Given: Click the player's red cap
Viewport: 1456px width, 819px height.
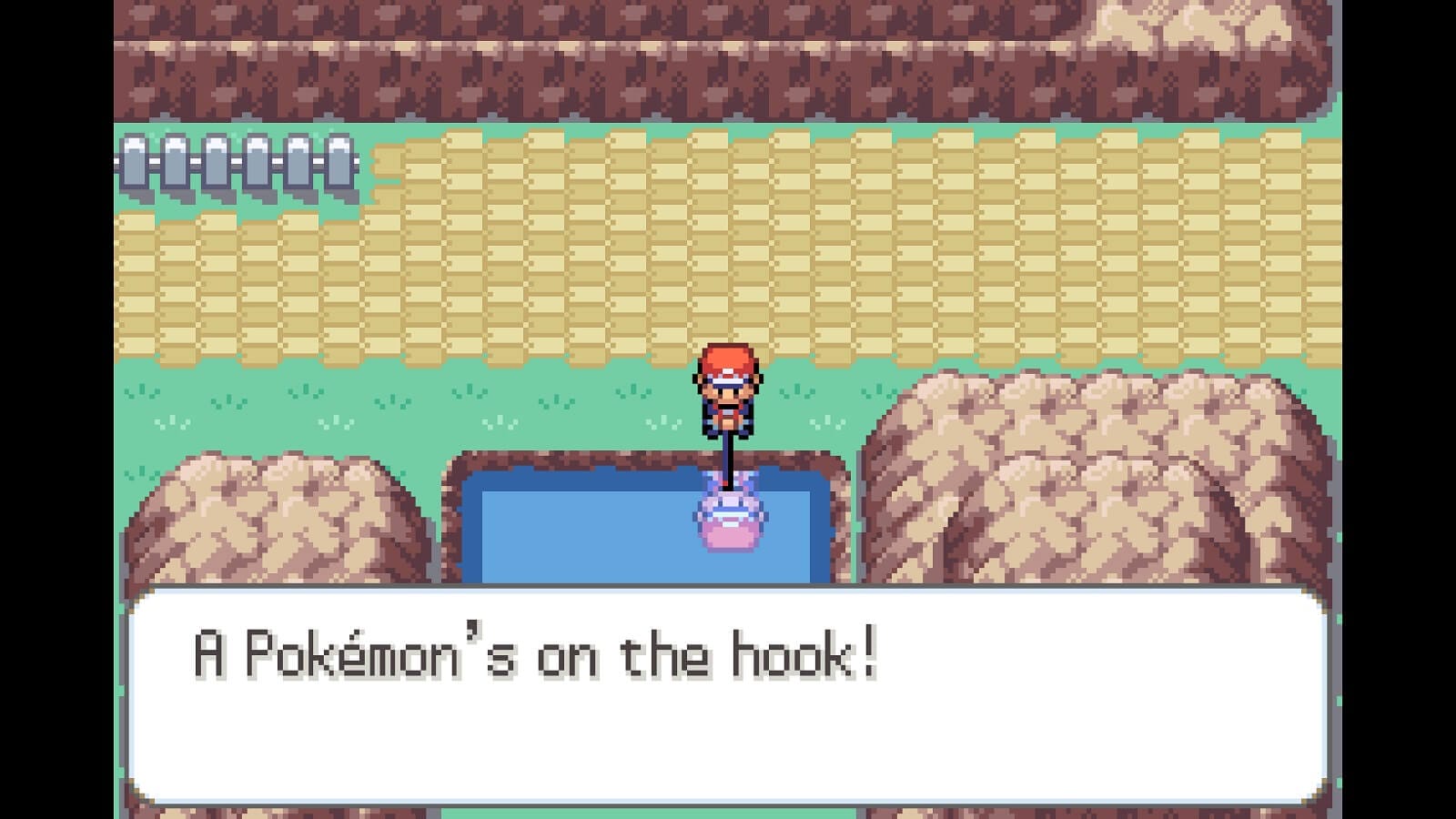Looking at the screenshot, I should tap(728, 359).
